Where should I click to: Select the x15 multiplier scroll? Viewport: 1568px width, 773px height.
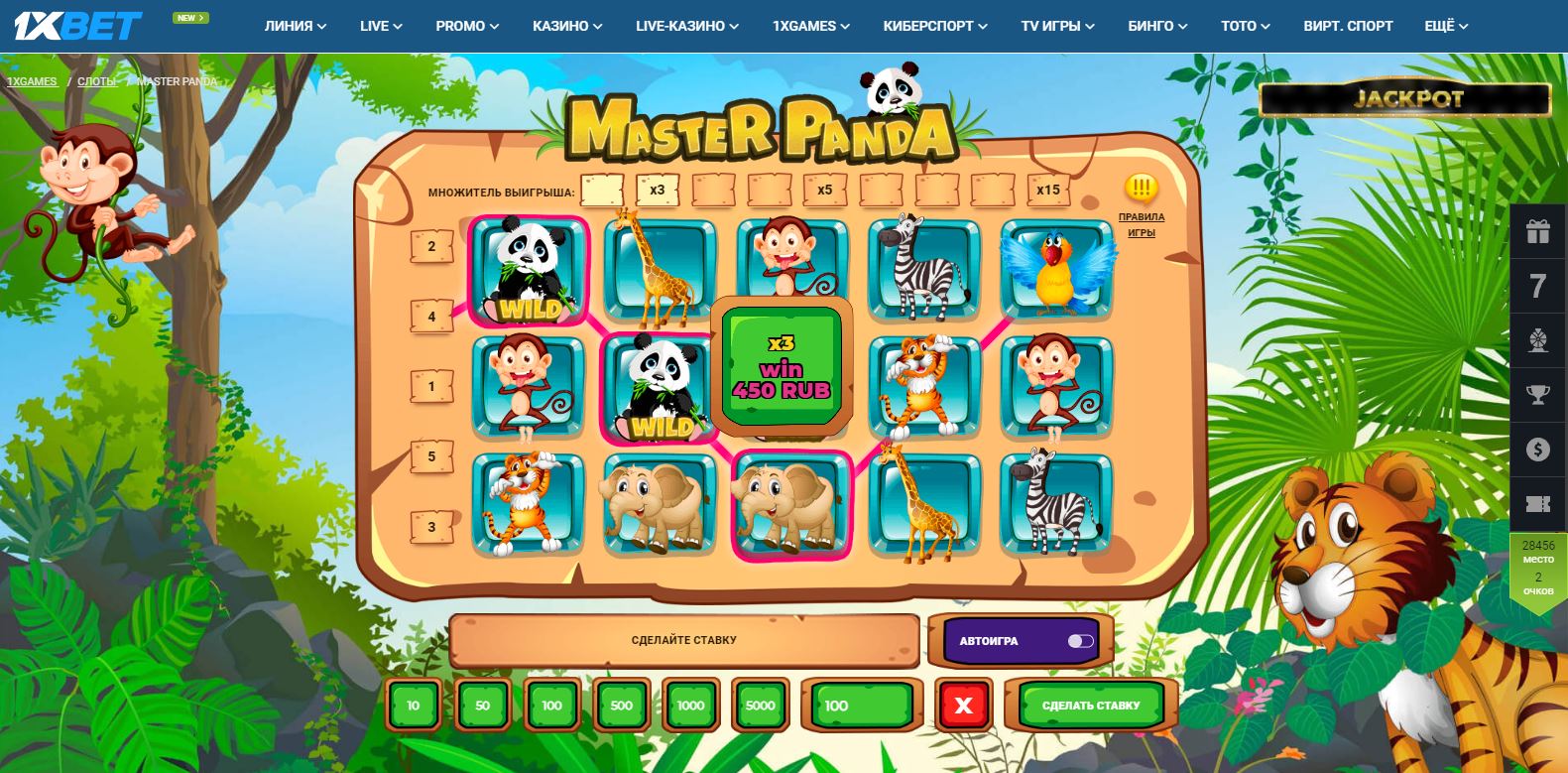(1049, 189)
